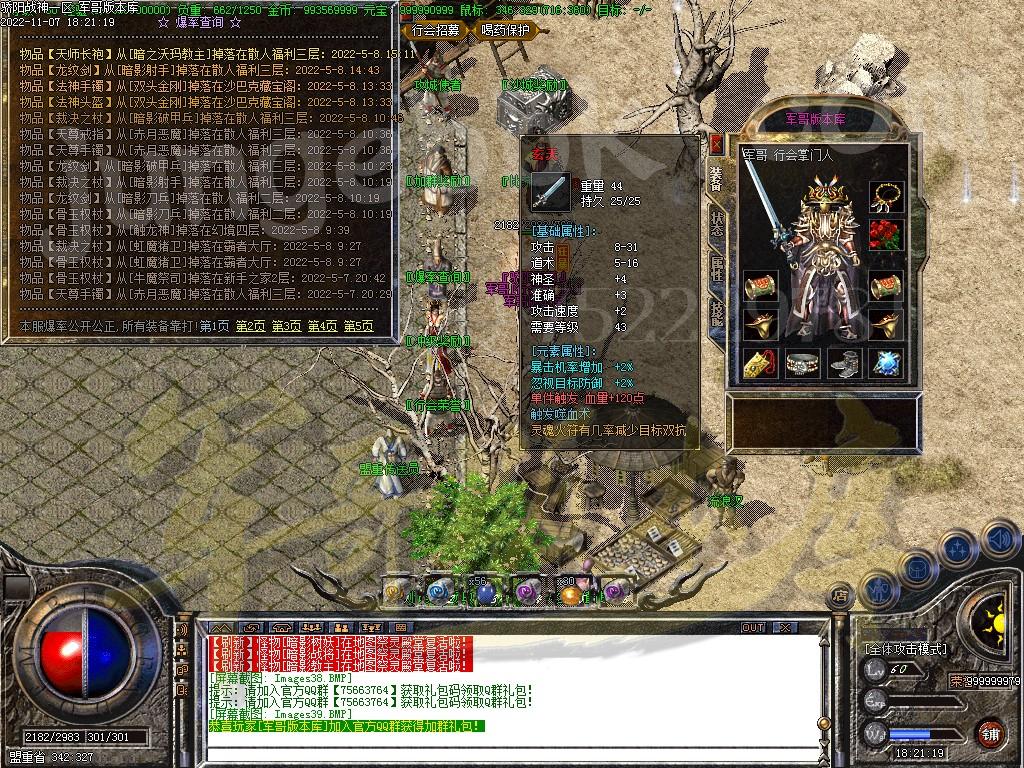Image resolution: width=1024 pixels, height=768 pixels.
Task: Click the OUT button above chat
Action: [x=752, y=628]
